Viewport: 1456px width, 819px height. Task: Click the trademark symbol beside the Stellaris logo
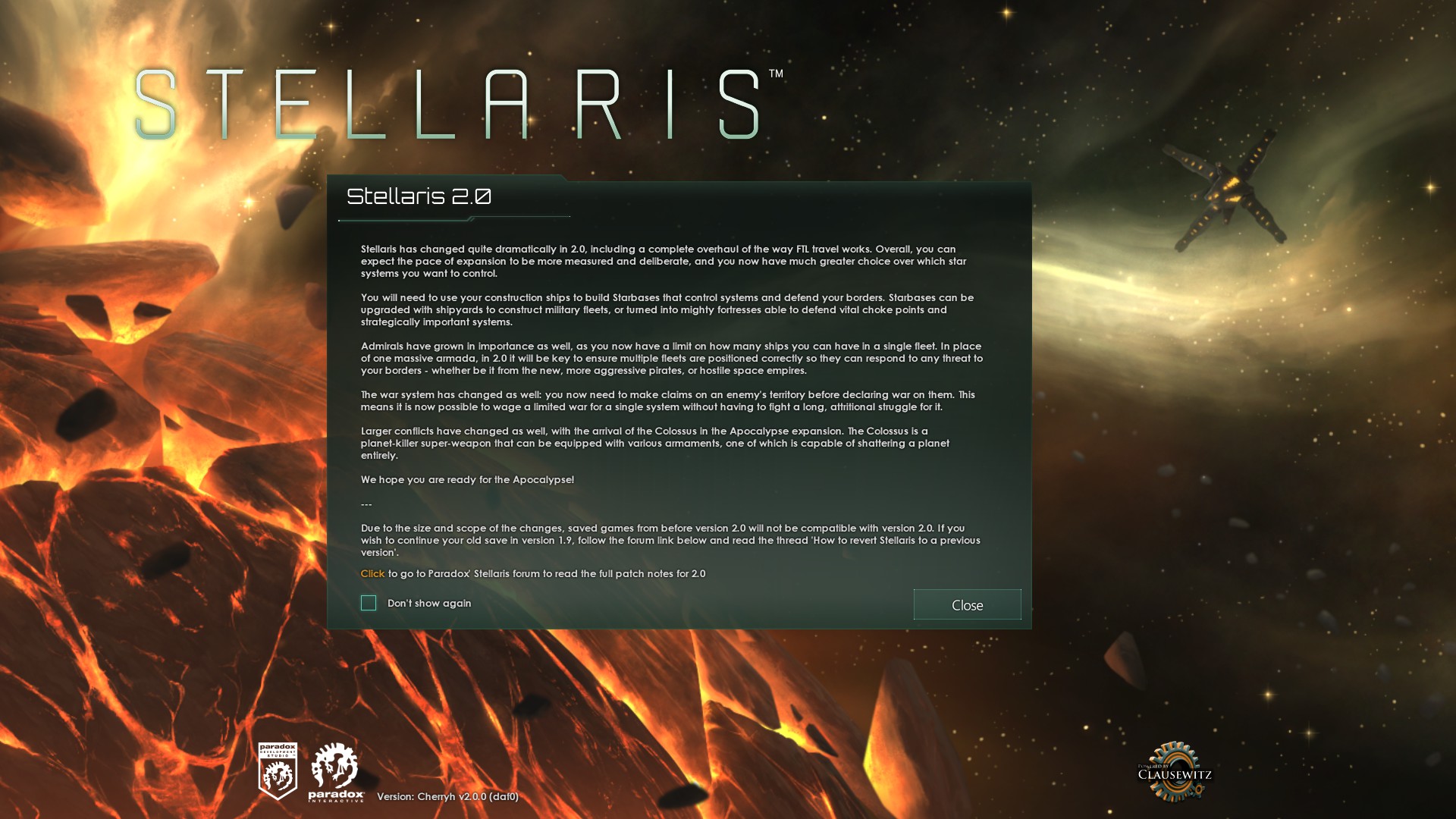777,73
